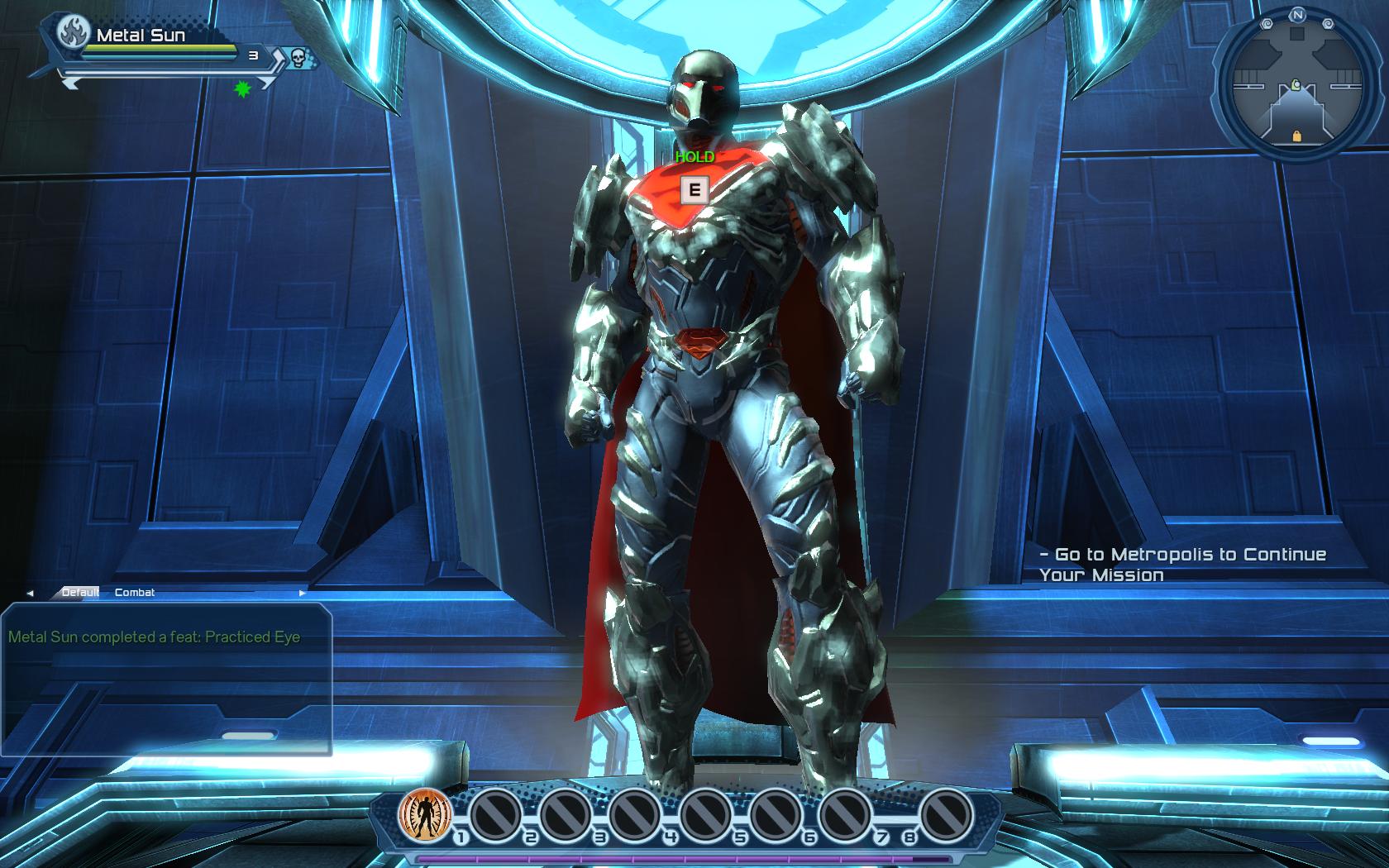Viewport: 1389px width, 868px height.
Task: Click the N compass marker on minimap
Action: [x=1297, y=15]
